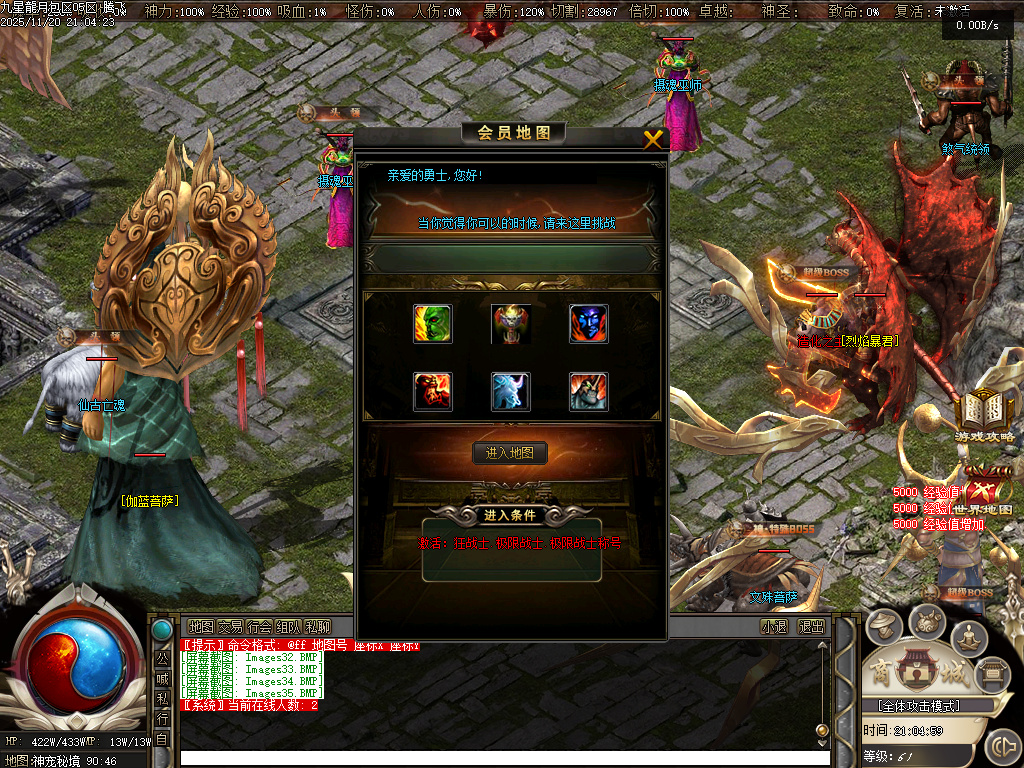Close the 会员地图 window
This screenshot has height=768, width=1024.
tap(653, 139)
